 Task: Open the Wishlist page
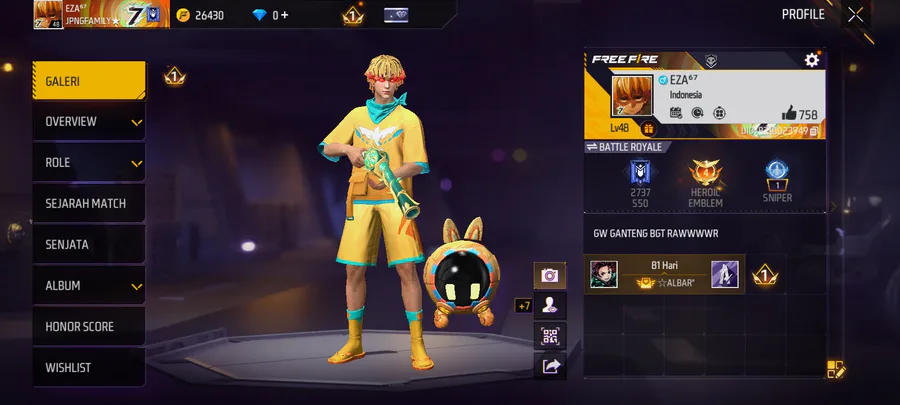click(x=88, y=368)
